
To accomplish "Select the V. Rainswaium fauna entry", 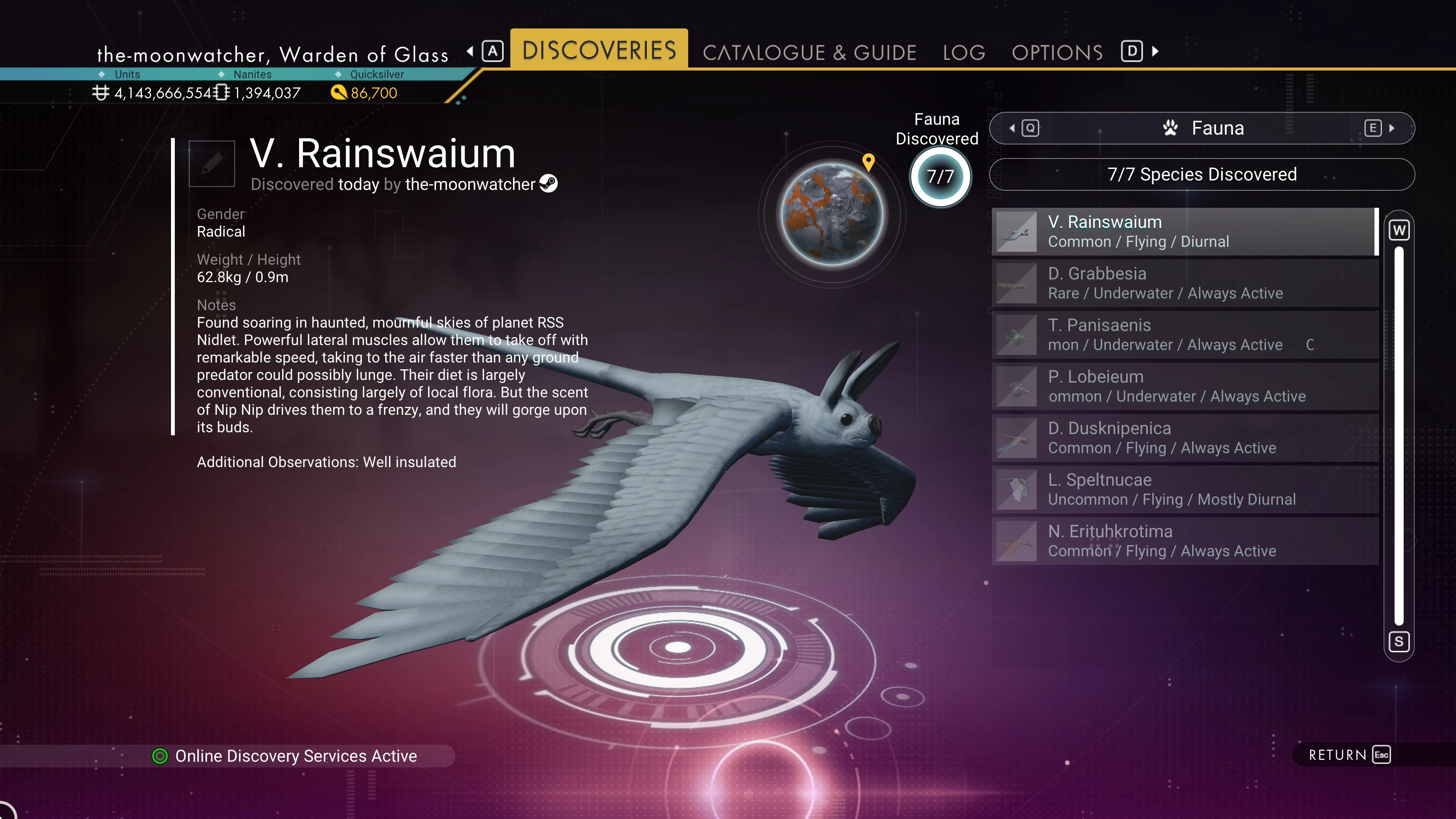I will tap(1185, 232).
